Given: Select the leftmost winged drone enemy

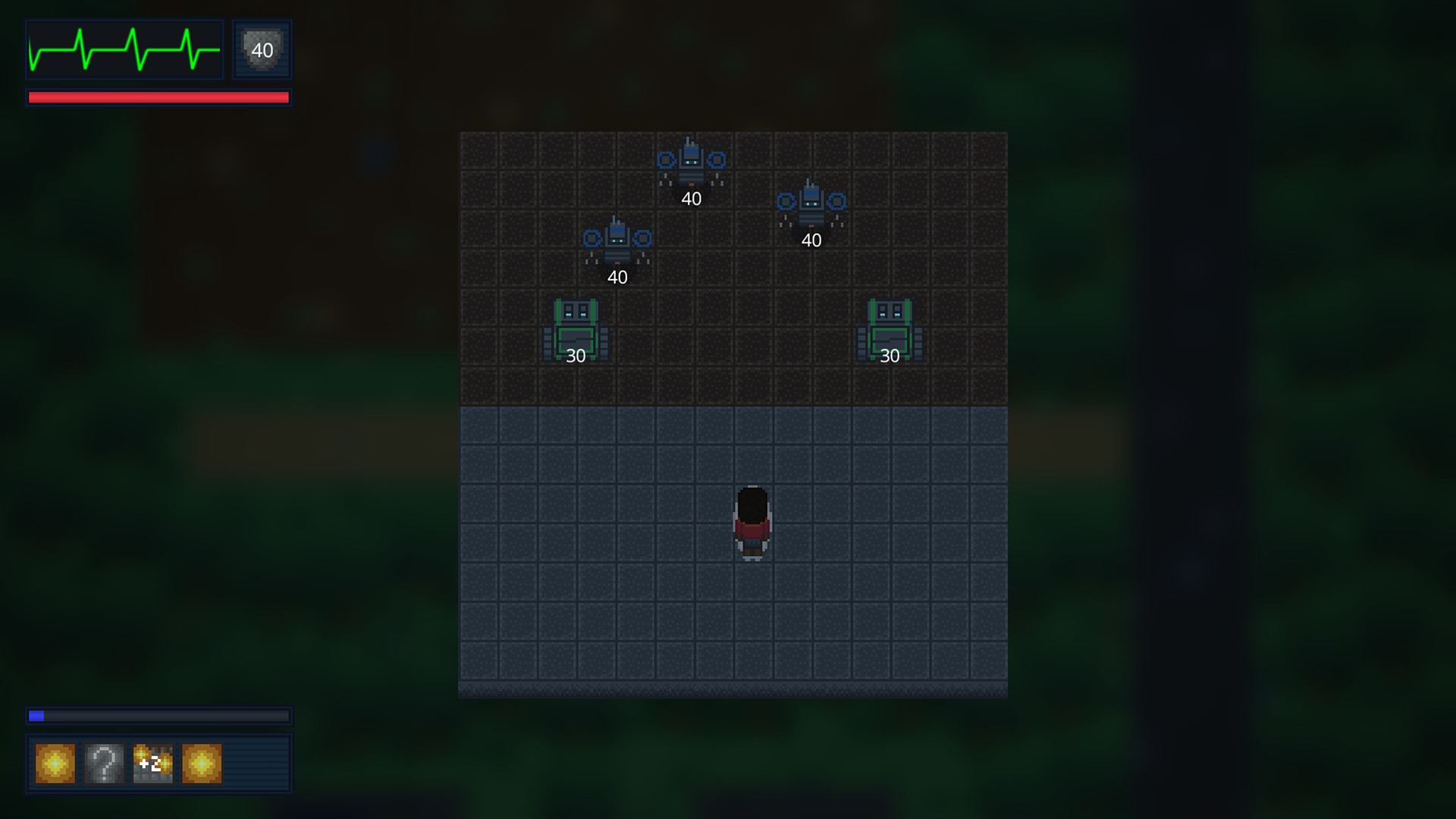Looking at the screenshot, I should (x=617, y=241).
